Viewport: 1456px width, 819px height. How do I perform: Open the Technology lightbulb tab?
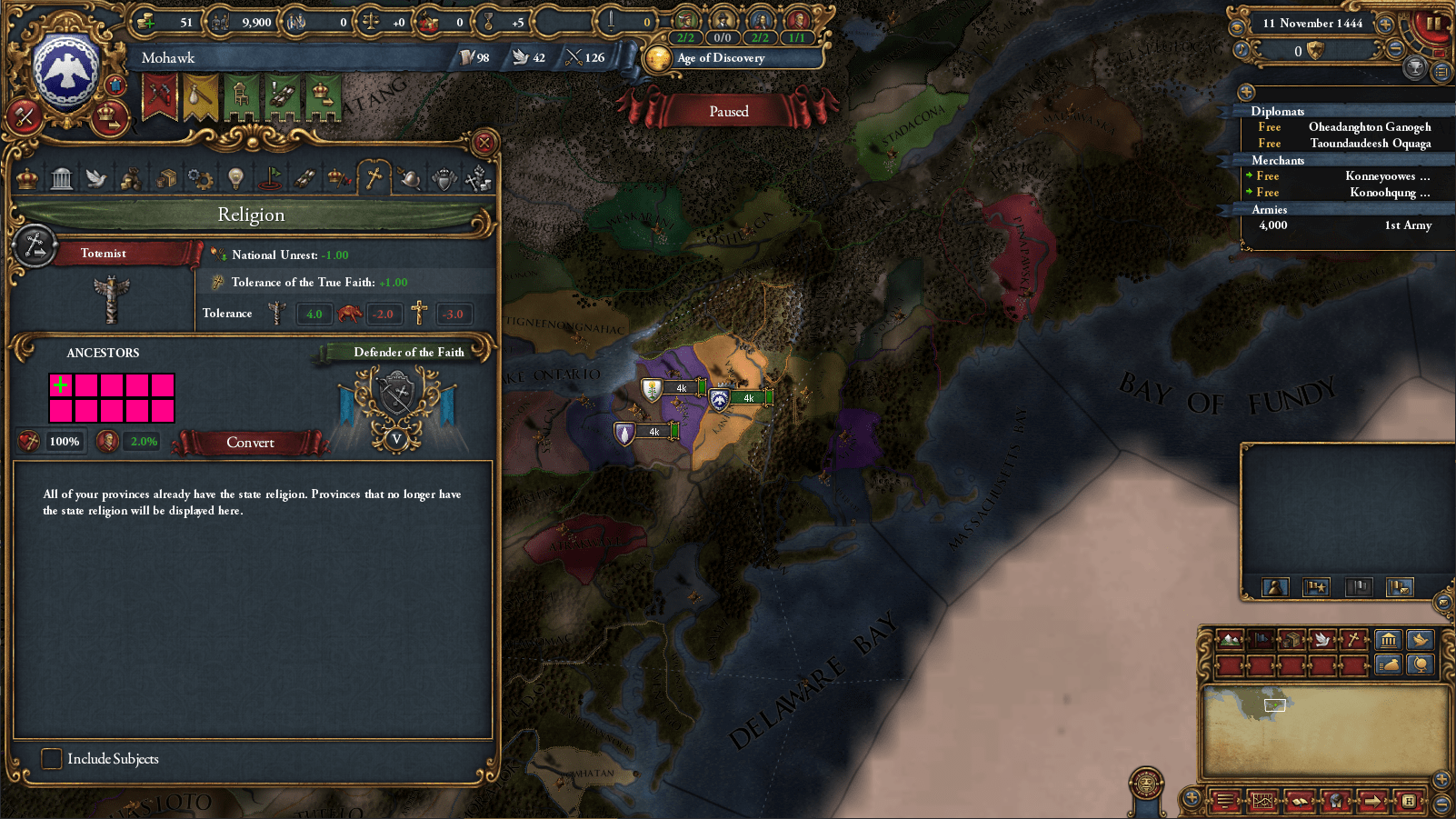click(235, 178)
